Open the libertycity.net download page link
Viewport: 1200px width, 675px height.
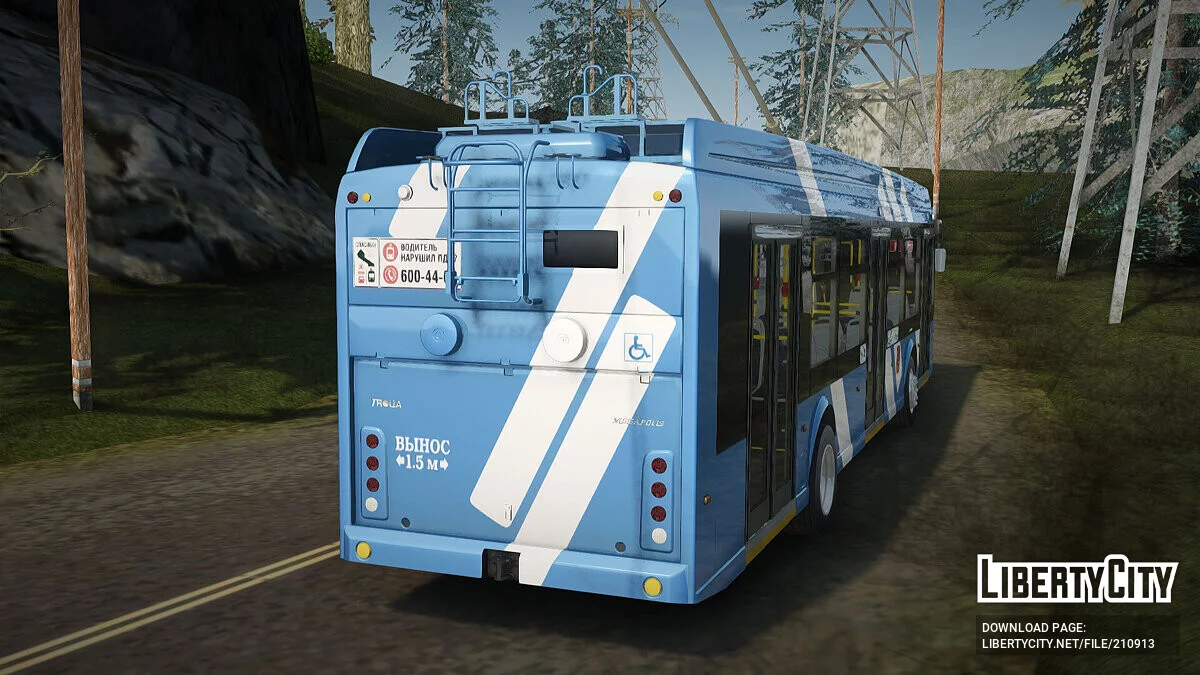[1067, 644]
